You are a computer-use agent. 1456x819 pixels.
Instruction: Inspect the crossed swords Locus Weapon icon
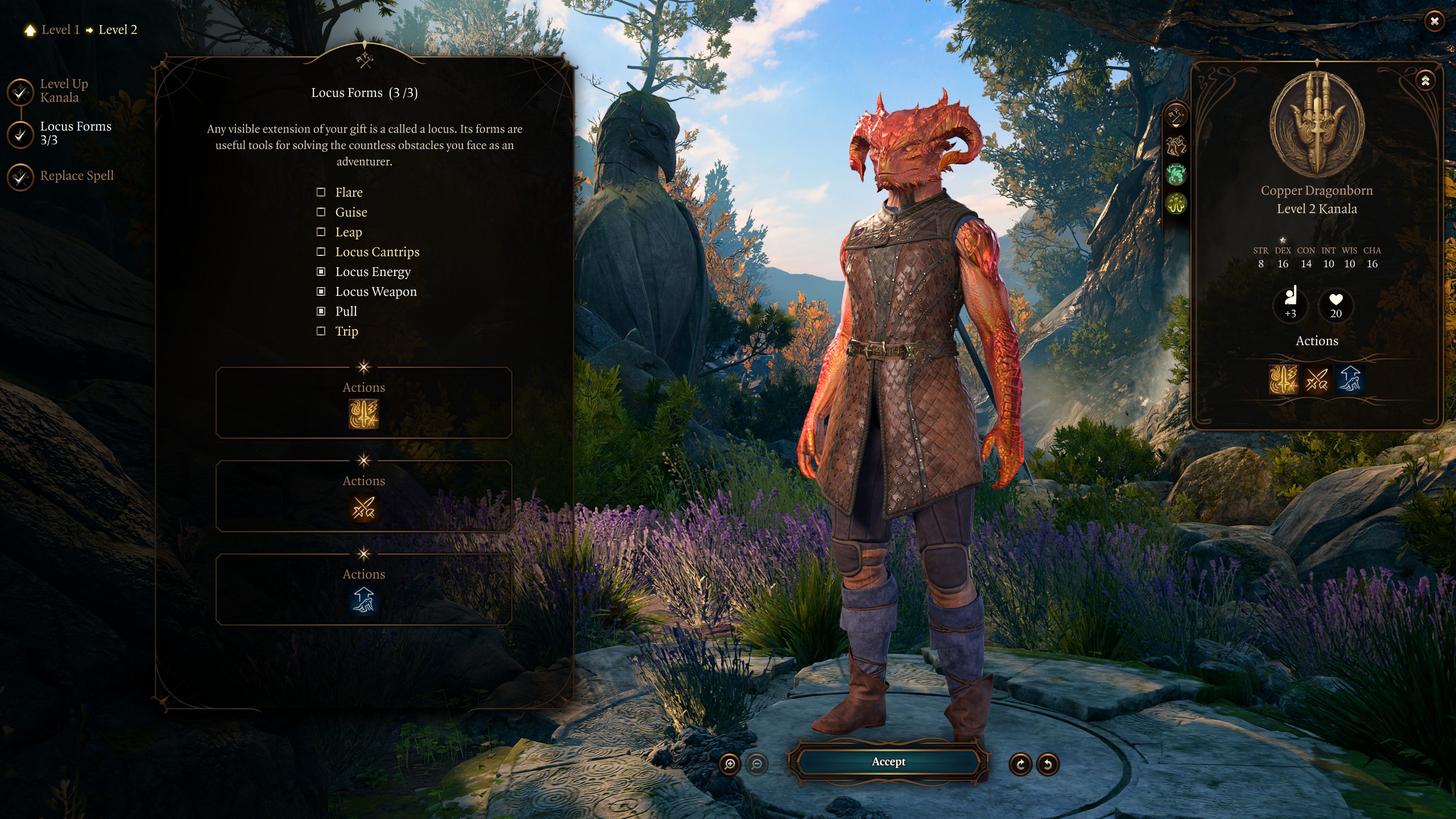(363, 507)
